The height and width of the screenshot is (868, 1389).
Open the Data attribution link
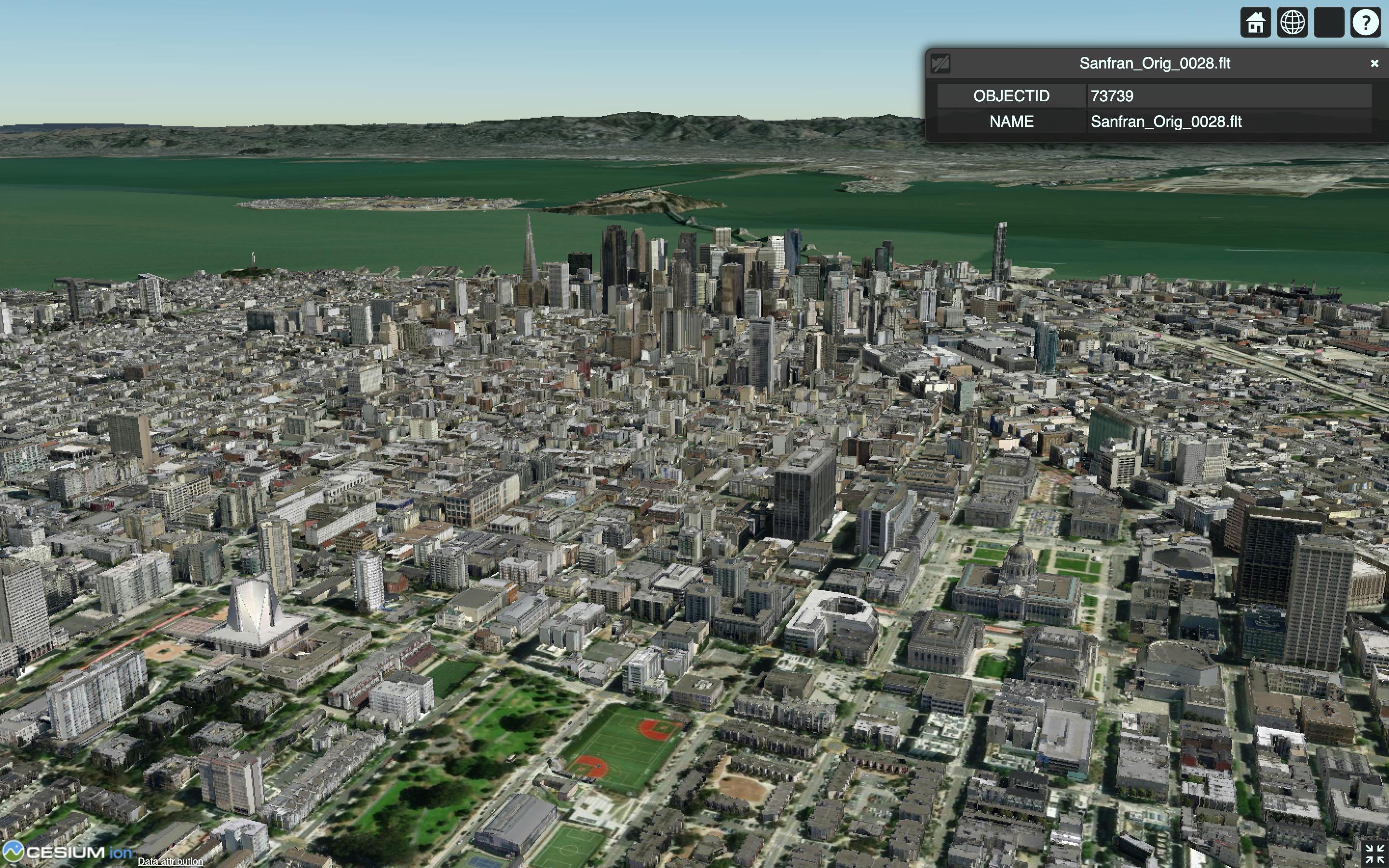click(170, 862)
